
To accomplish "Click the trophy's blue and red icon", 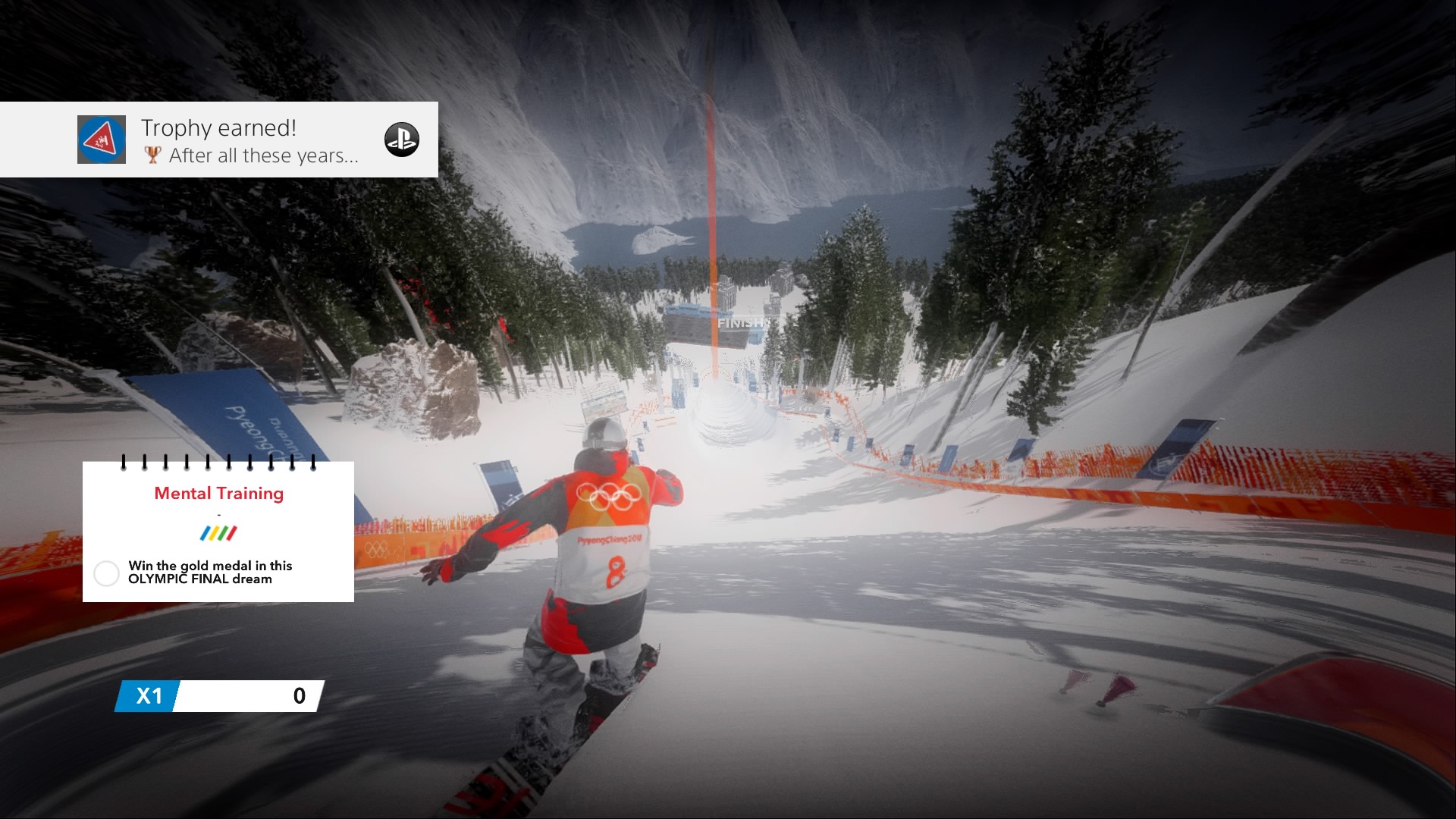I will click(102, 140).
